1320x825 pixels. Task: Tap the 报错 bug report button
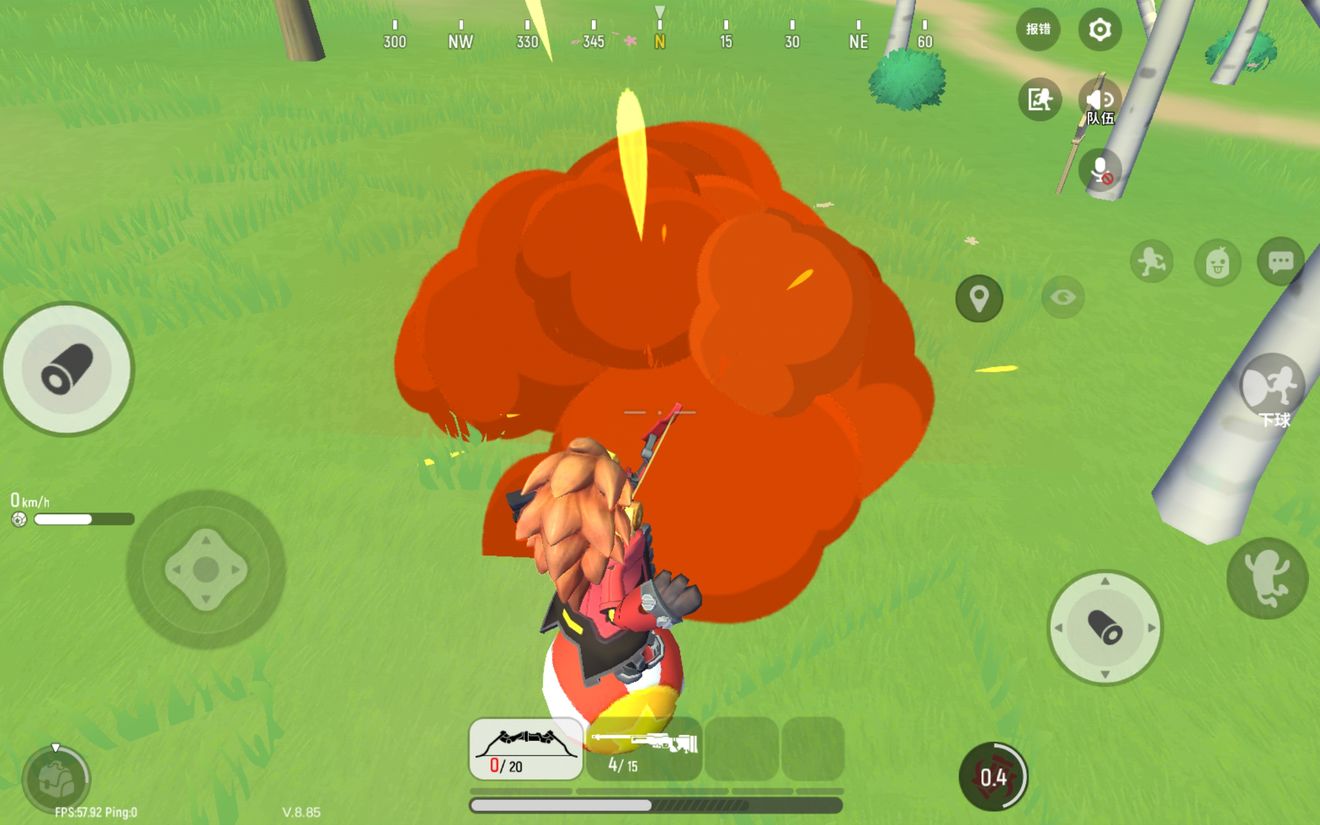tap(1038, 29)
